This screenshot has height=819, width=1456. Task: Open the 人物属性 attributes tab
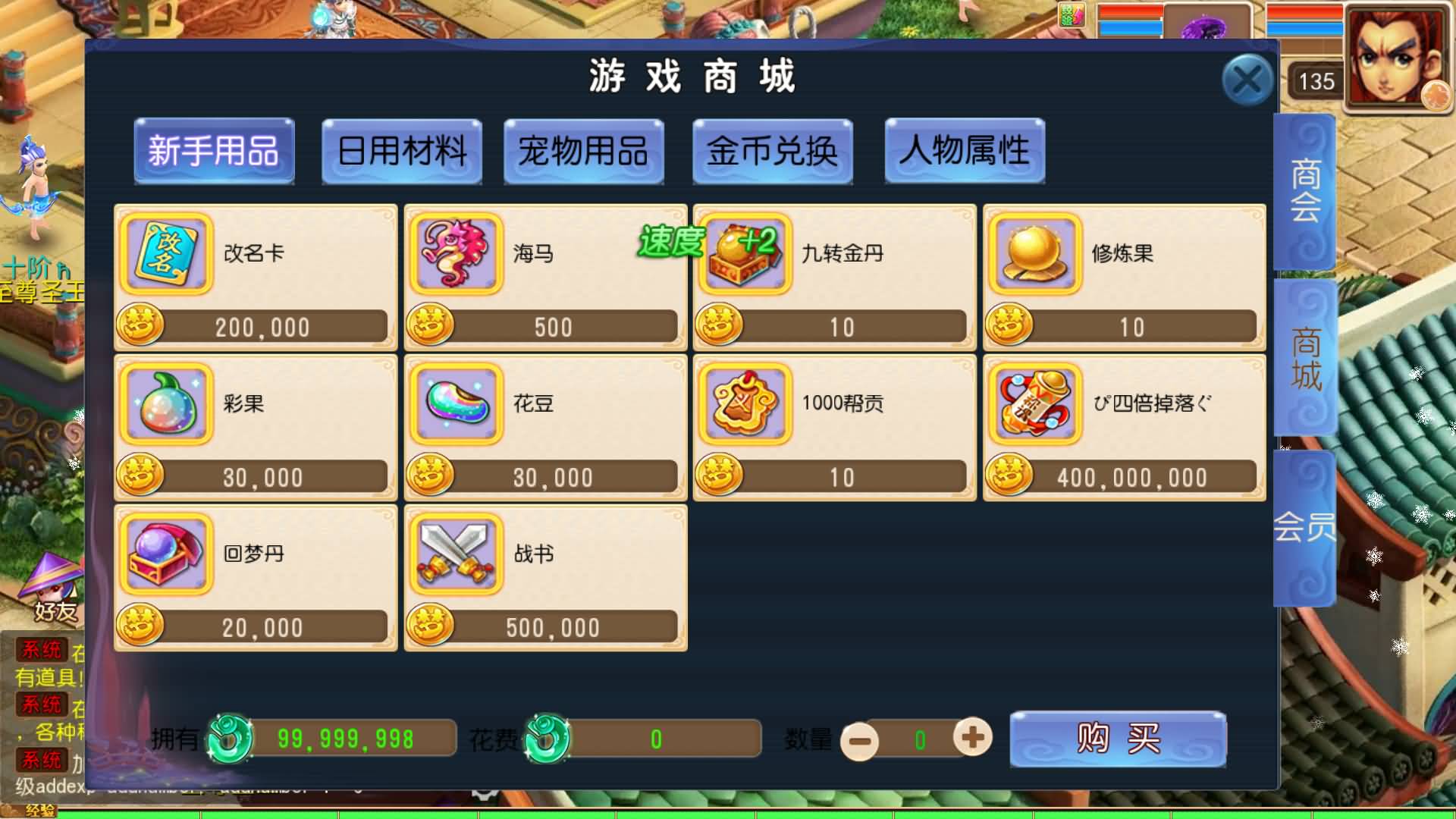tap(965, 152)
